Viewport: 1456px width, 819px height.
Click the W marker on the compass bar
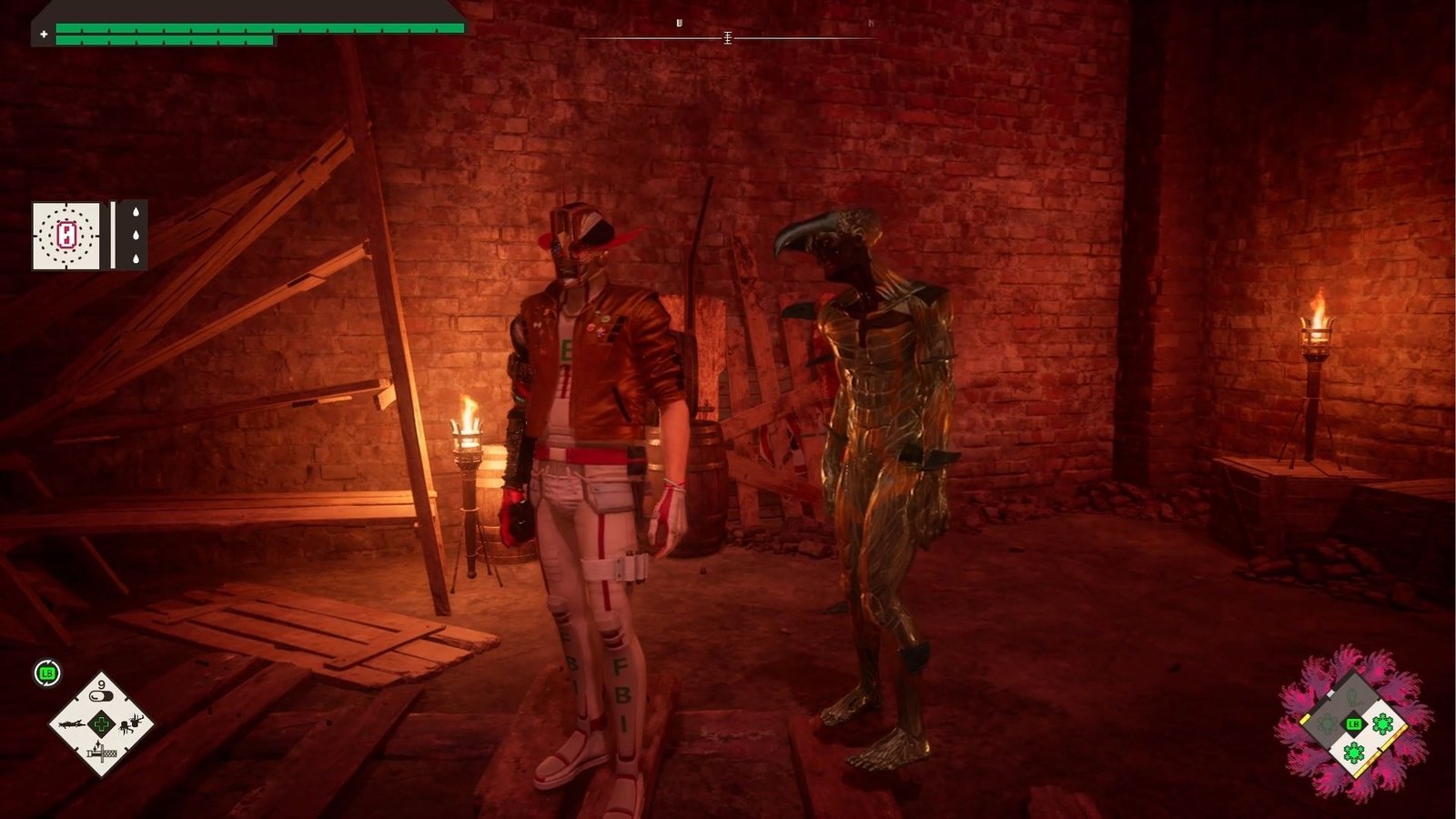pyautogui.click(x=678, y=21)
